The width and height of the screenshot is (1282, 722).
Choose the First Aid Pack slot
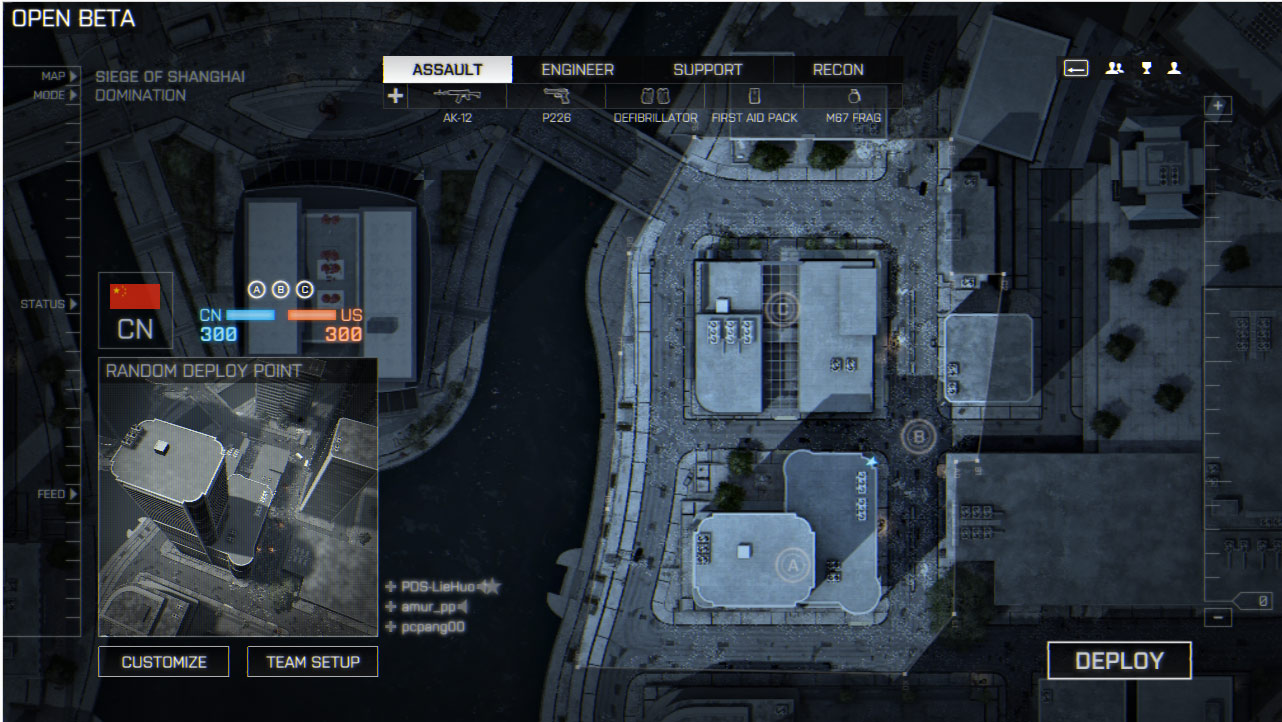(x=754, y=97)
